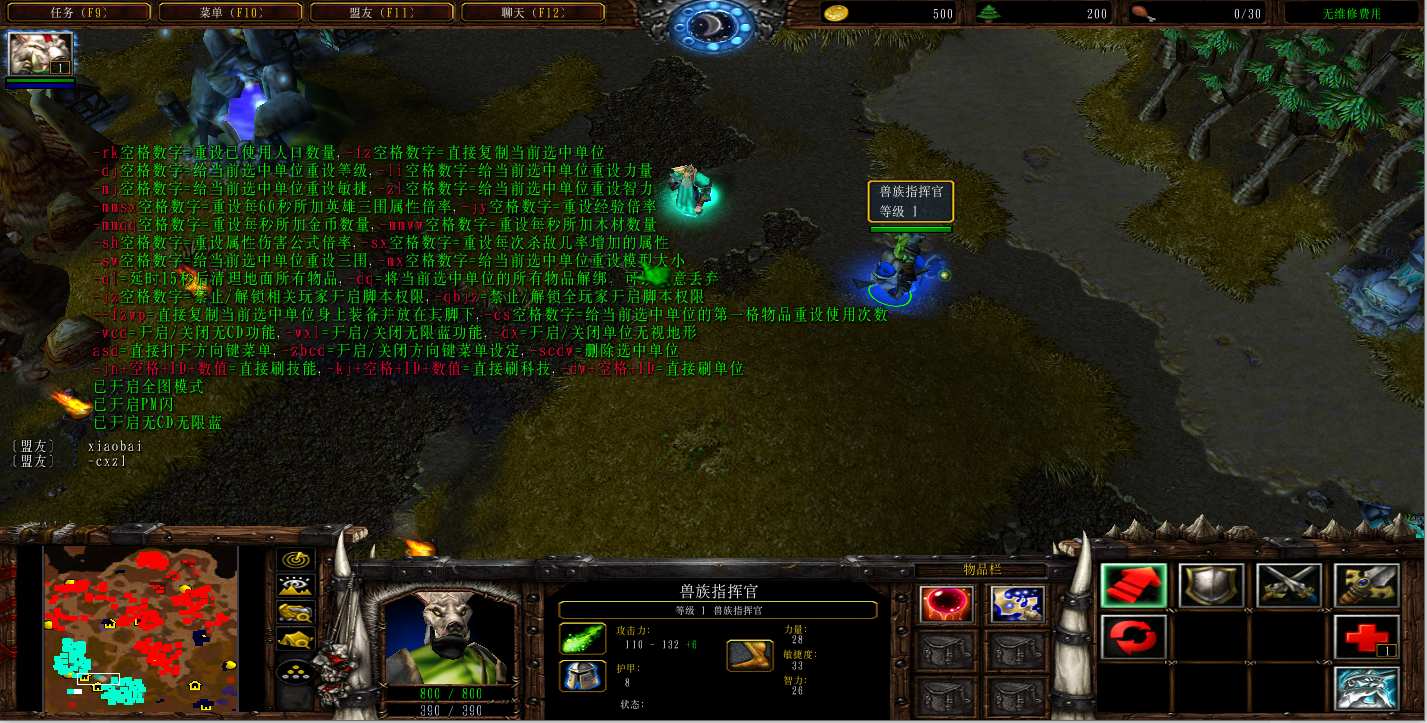Select the blue and gold inventory item
The width and height of the screenshot is (1427, 723).
[1017, 604]
